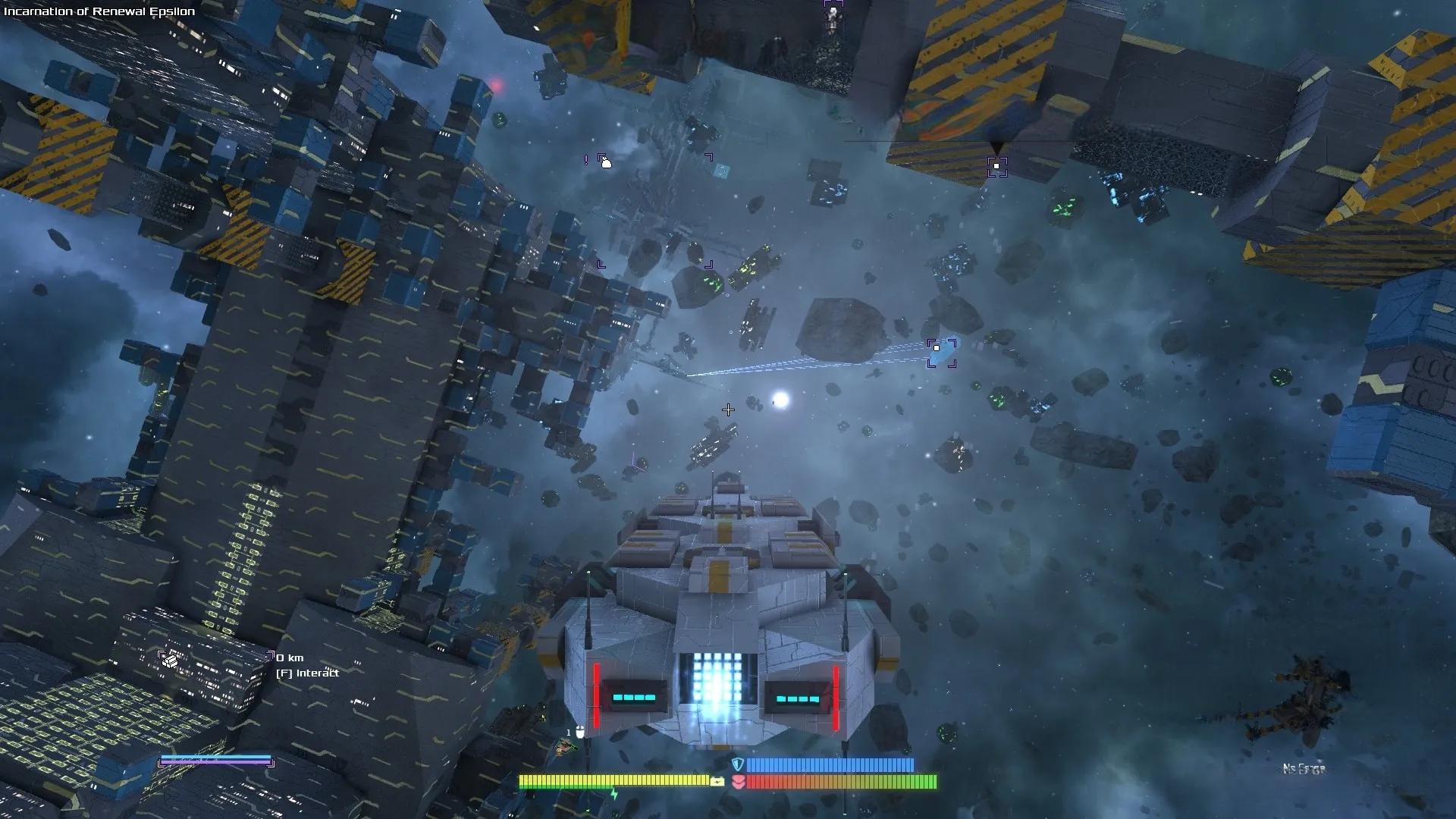Select the bracketed marker below the black triangle
The image size is (1456, 819).
[996, 167]
